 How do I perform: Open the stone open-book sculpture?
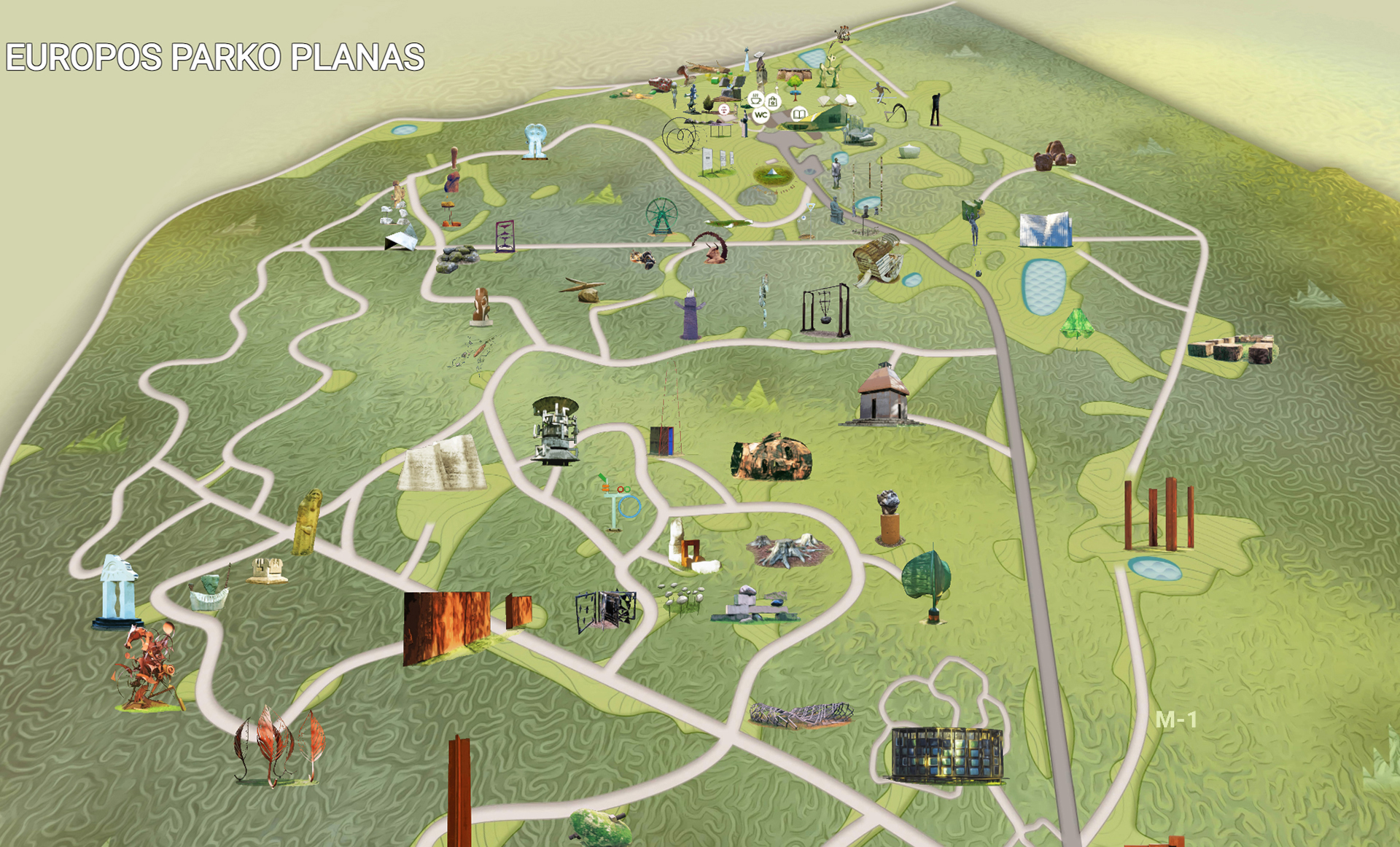point(442,464)
